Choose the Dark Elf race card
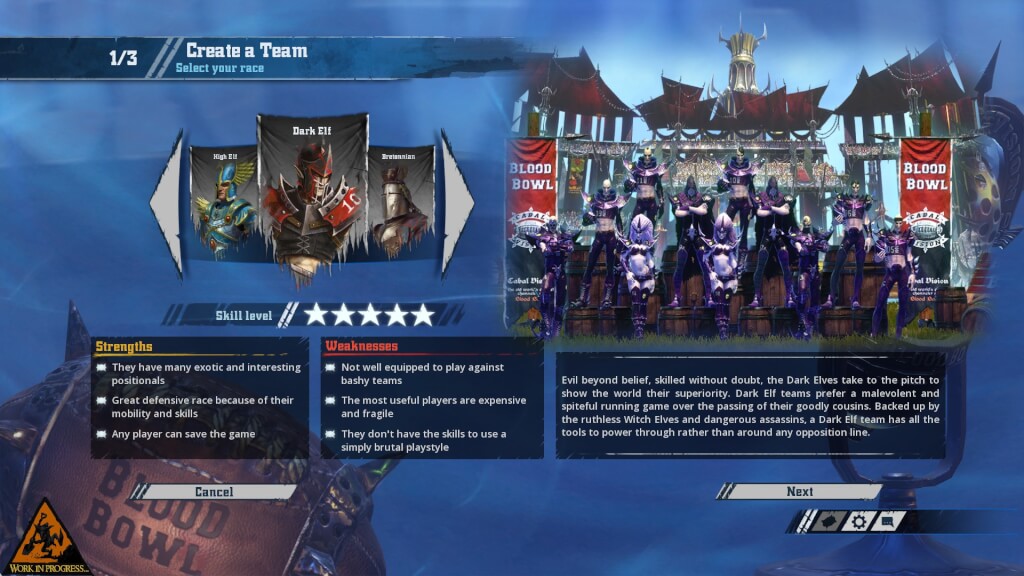The height and width of the screenshot is (576, 1024). pos(313,200)
